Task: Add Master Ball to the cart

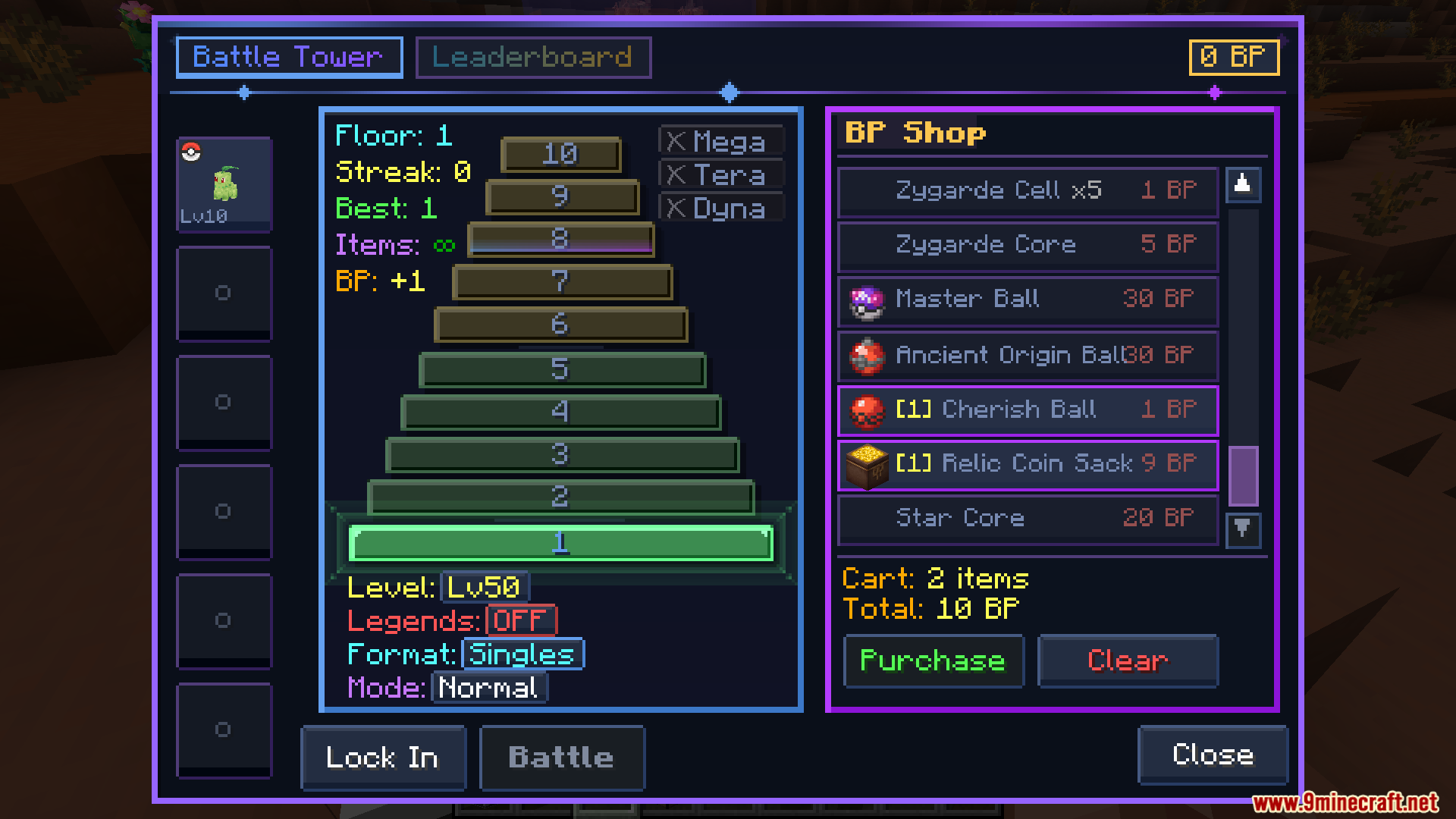Action: pos(1028,300)
